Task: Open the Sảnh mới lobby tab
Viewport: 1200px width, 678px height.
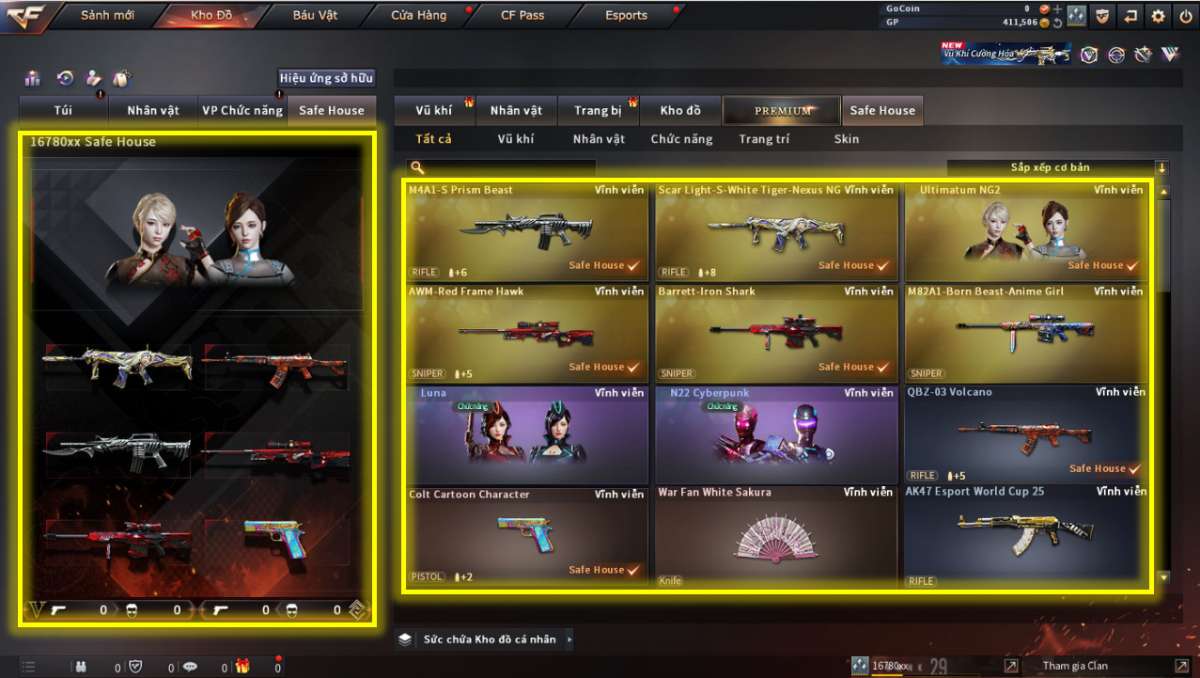Action: [x=108, y=16]
